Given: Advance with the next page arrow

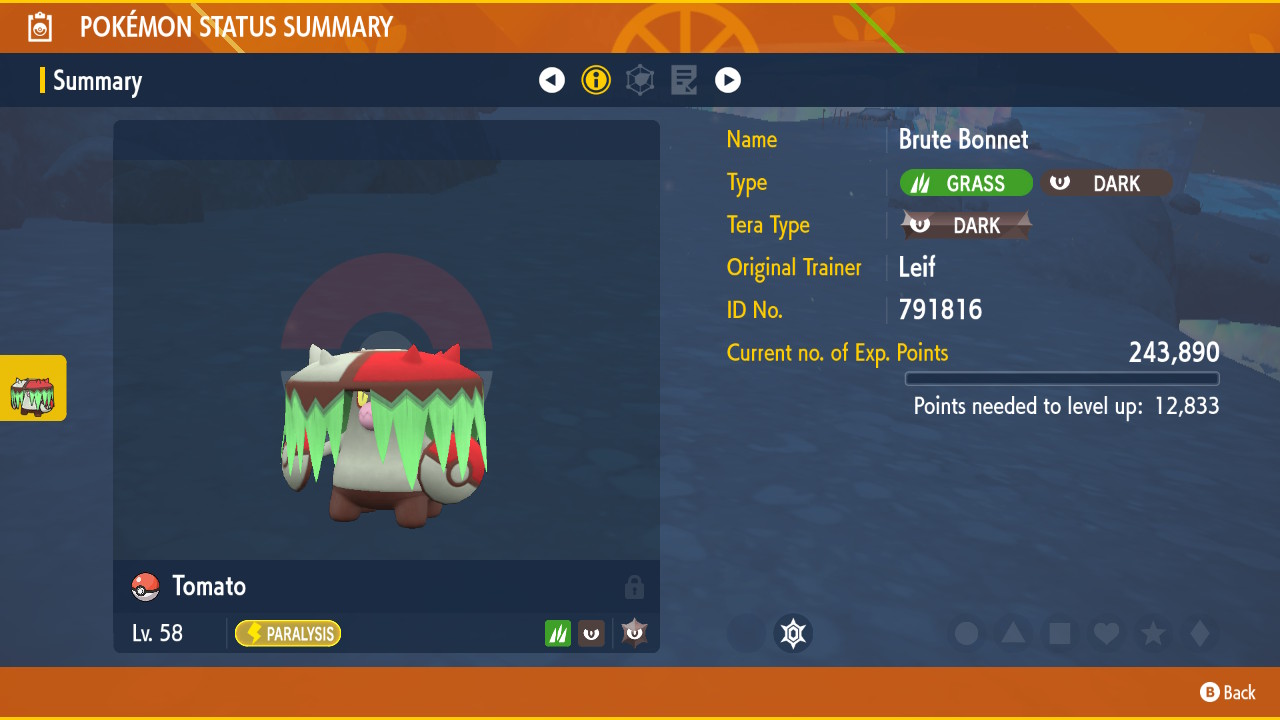Looking at the screenshot, I should click(x=728, y=80).
